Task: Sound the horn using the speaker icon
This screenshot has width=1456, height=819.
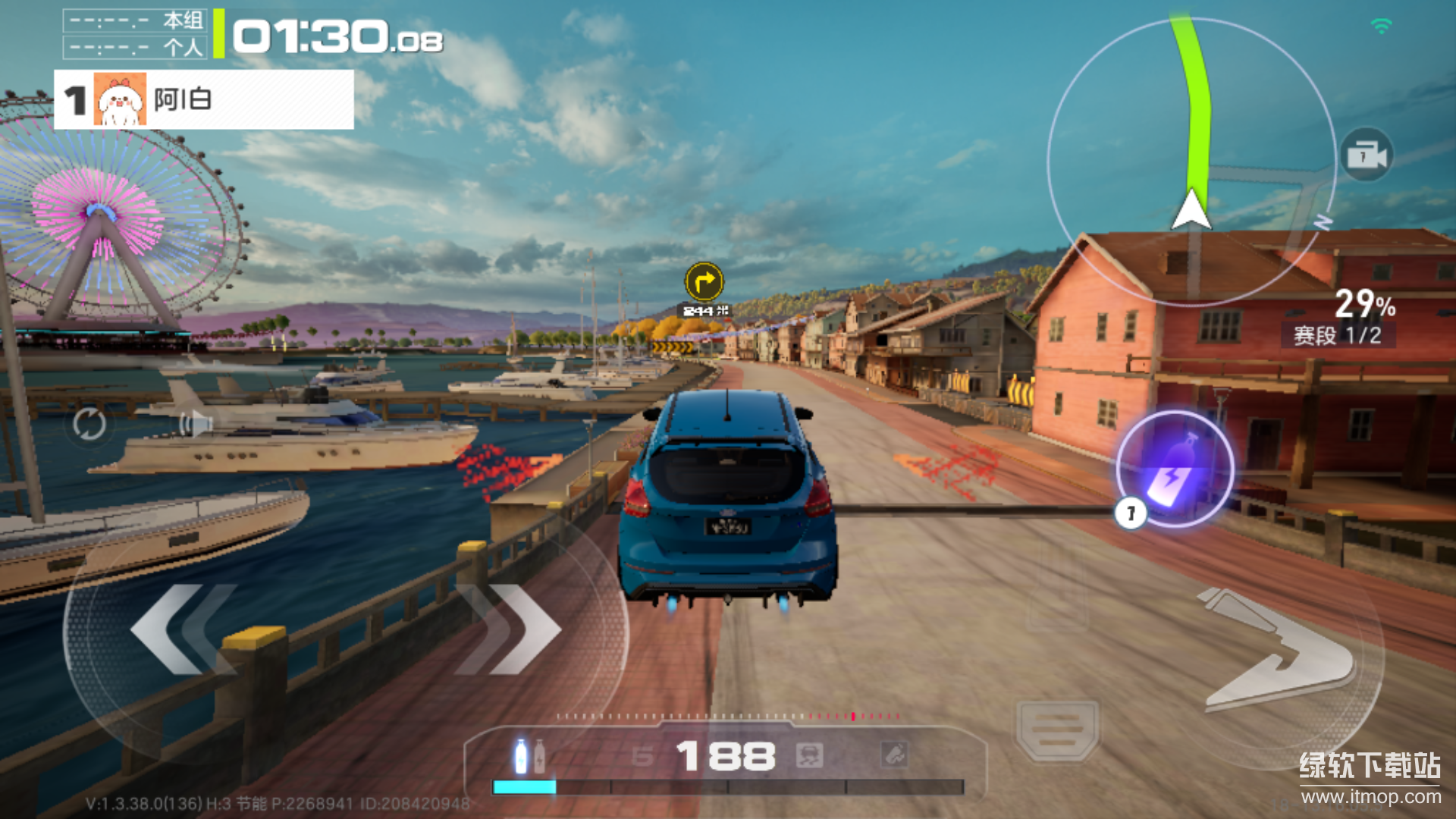Action: click(x=196, y=423)
